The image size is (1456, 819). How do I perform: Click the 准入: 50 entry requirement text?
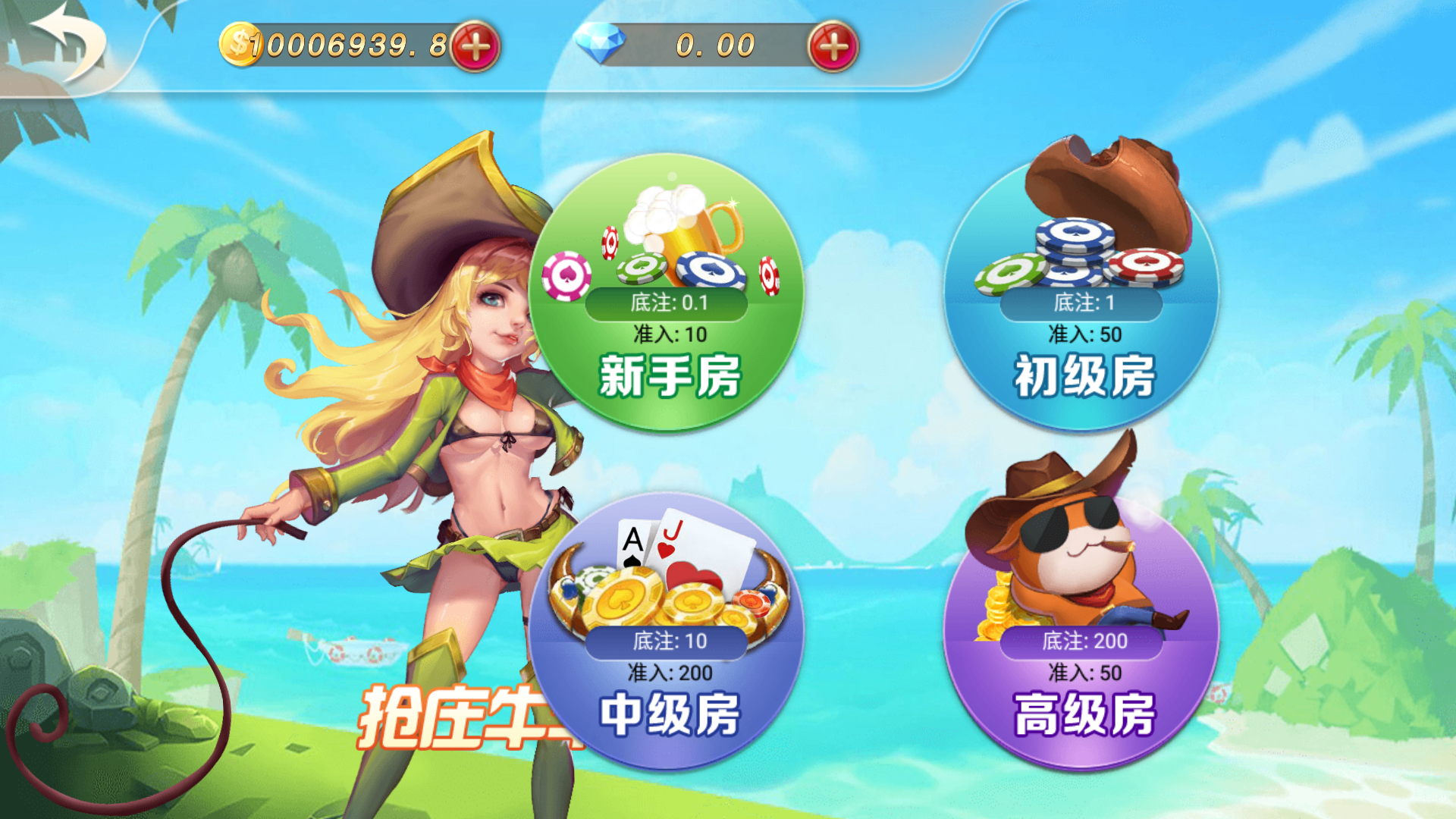tap(1084, 332)
